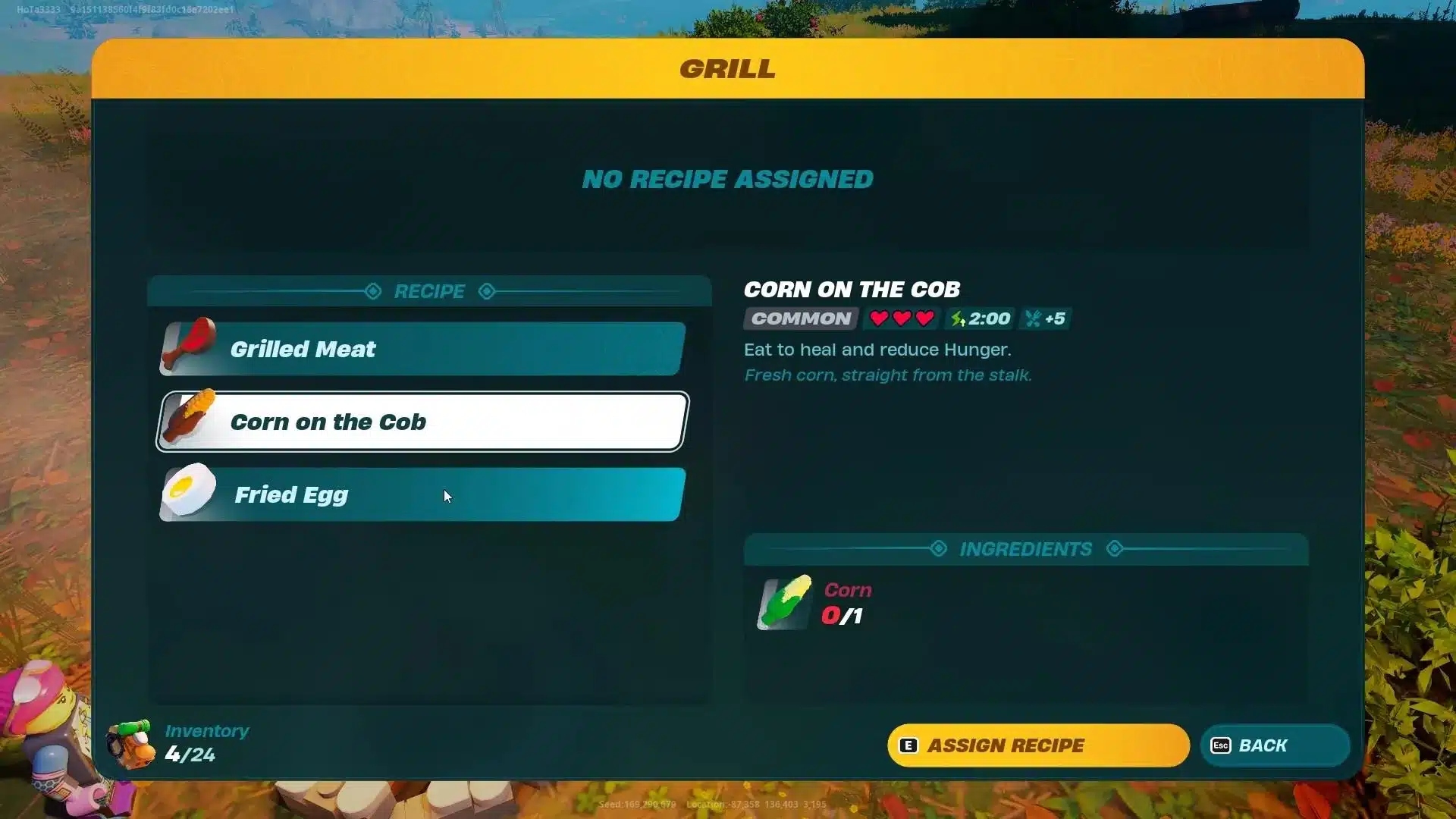The height and width of the screenshot is (819, 1456).
Task: Click the Inventory 4/24 label
Action: pos(206,742)
